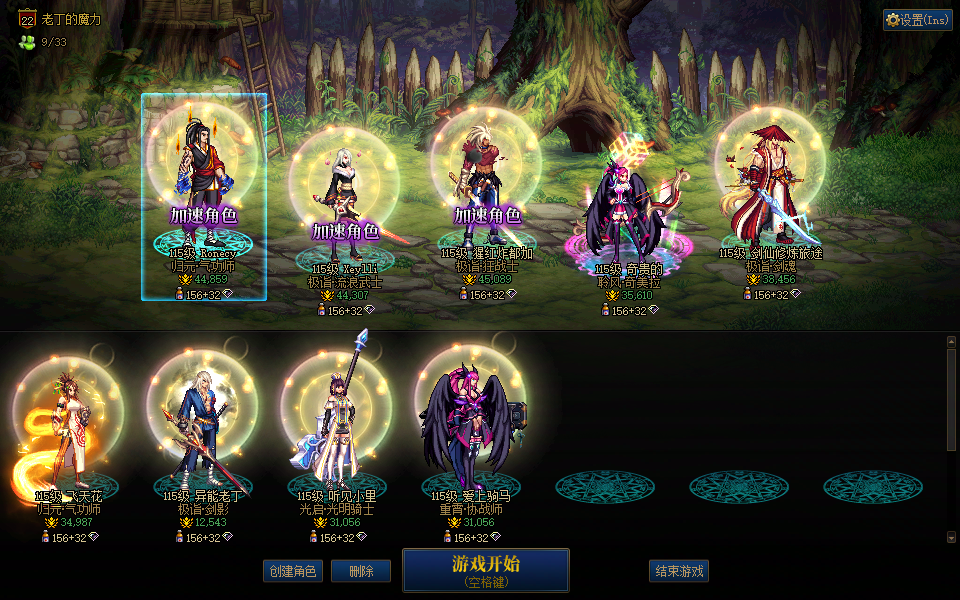Image resolution: width=960 pixels, height=600 pixels.
Task: Click the 删除 delete character button
Action: (x=361, y=571)
